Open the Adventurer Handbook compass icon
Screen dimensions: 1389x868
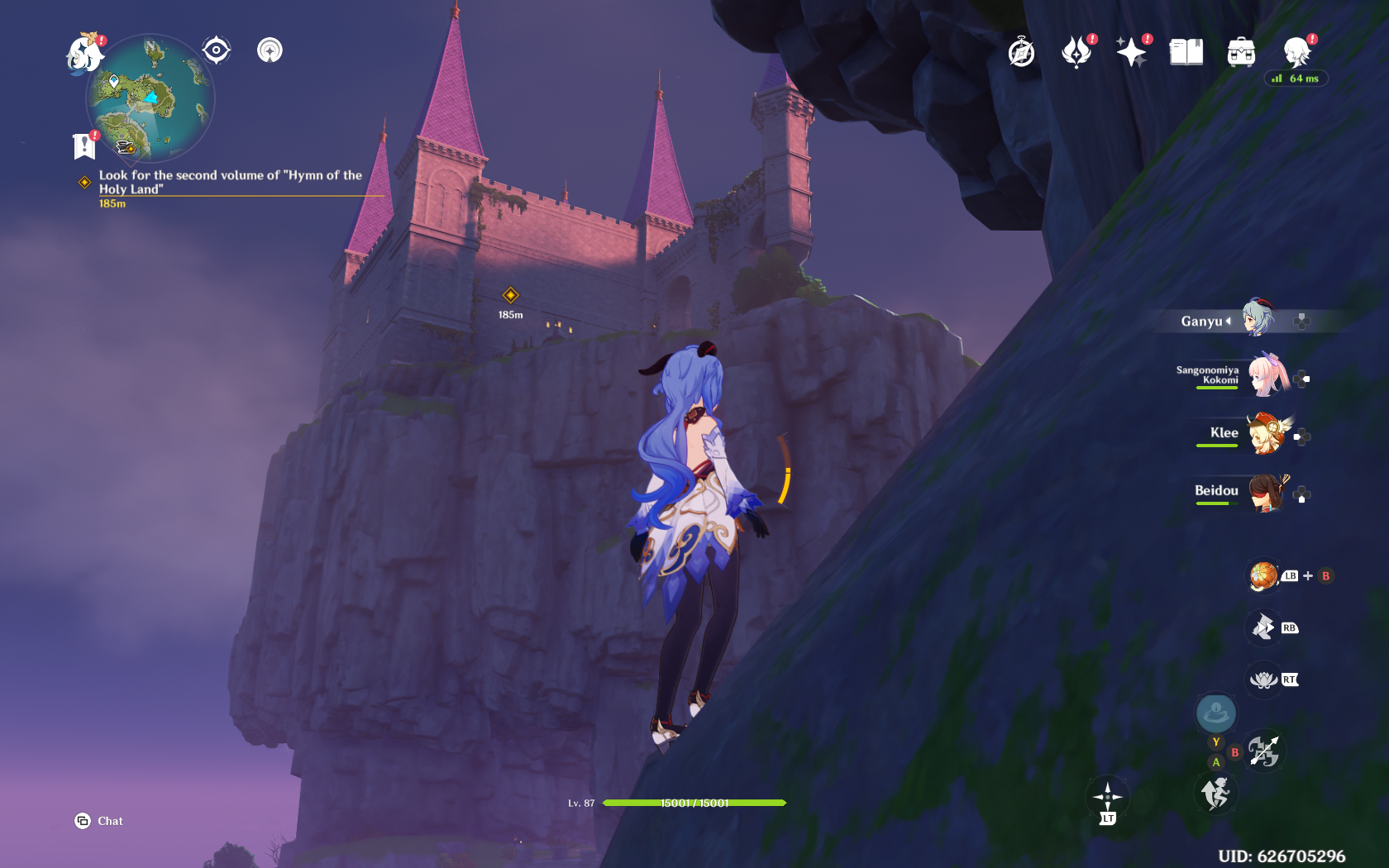1022,53
